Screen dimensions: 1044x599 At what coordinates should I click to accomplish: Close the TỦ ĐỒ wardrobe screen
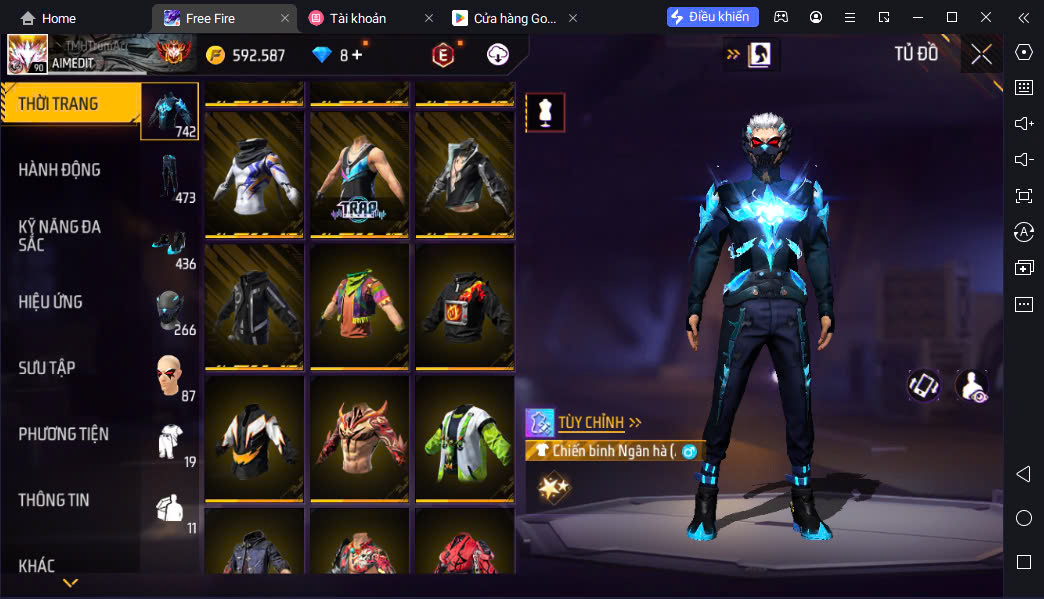pos(981,54)
